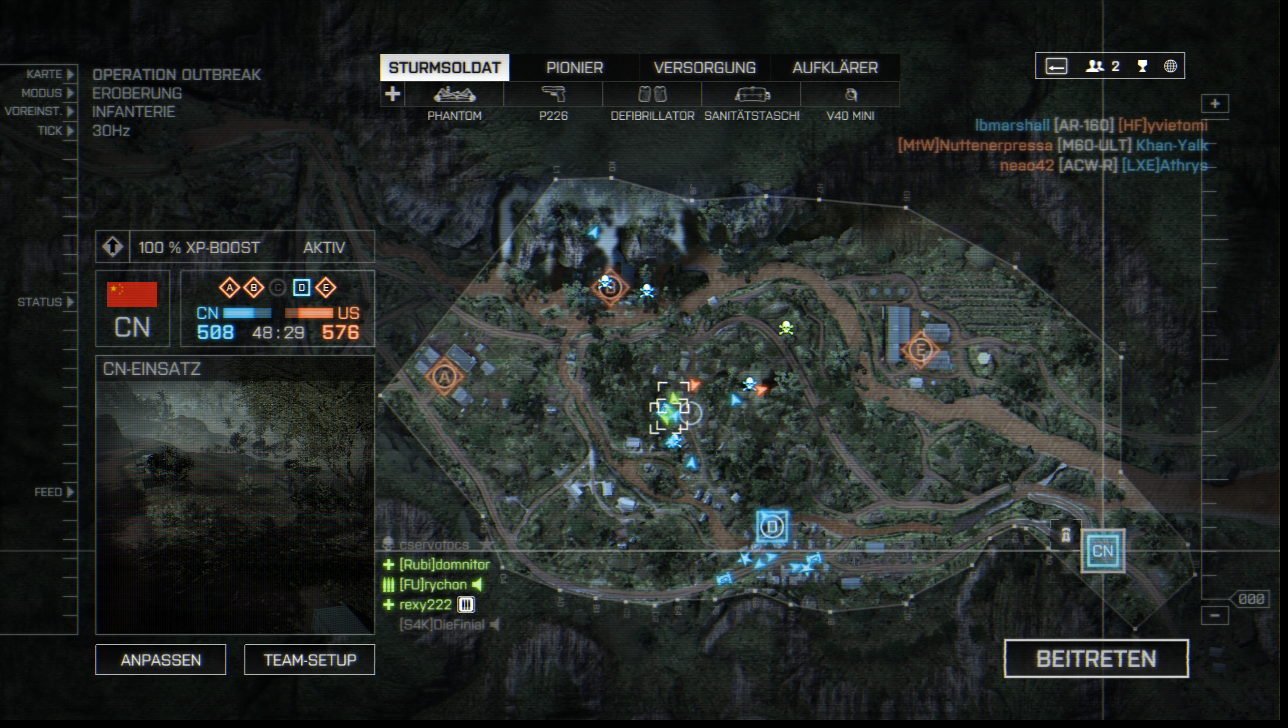This screenshot has height=728, width=1288.
Task: Choose the Versorgung class tab
Action: pos(704,68)
